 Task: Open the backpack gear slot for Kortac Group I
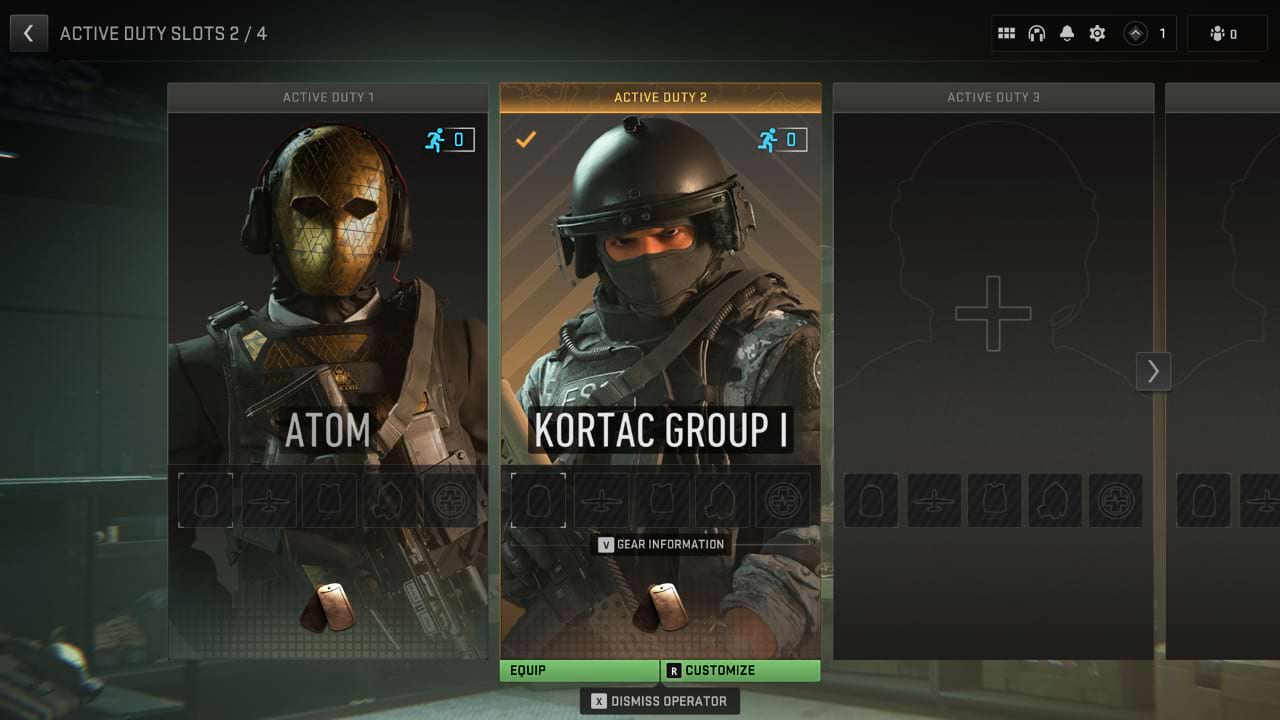[x=538, y=500]
